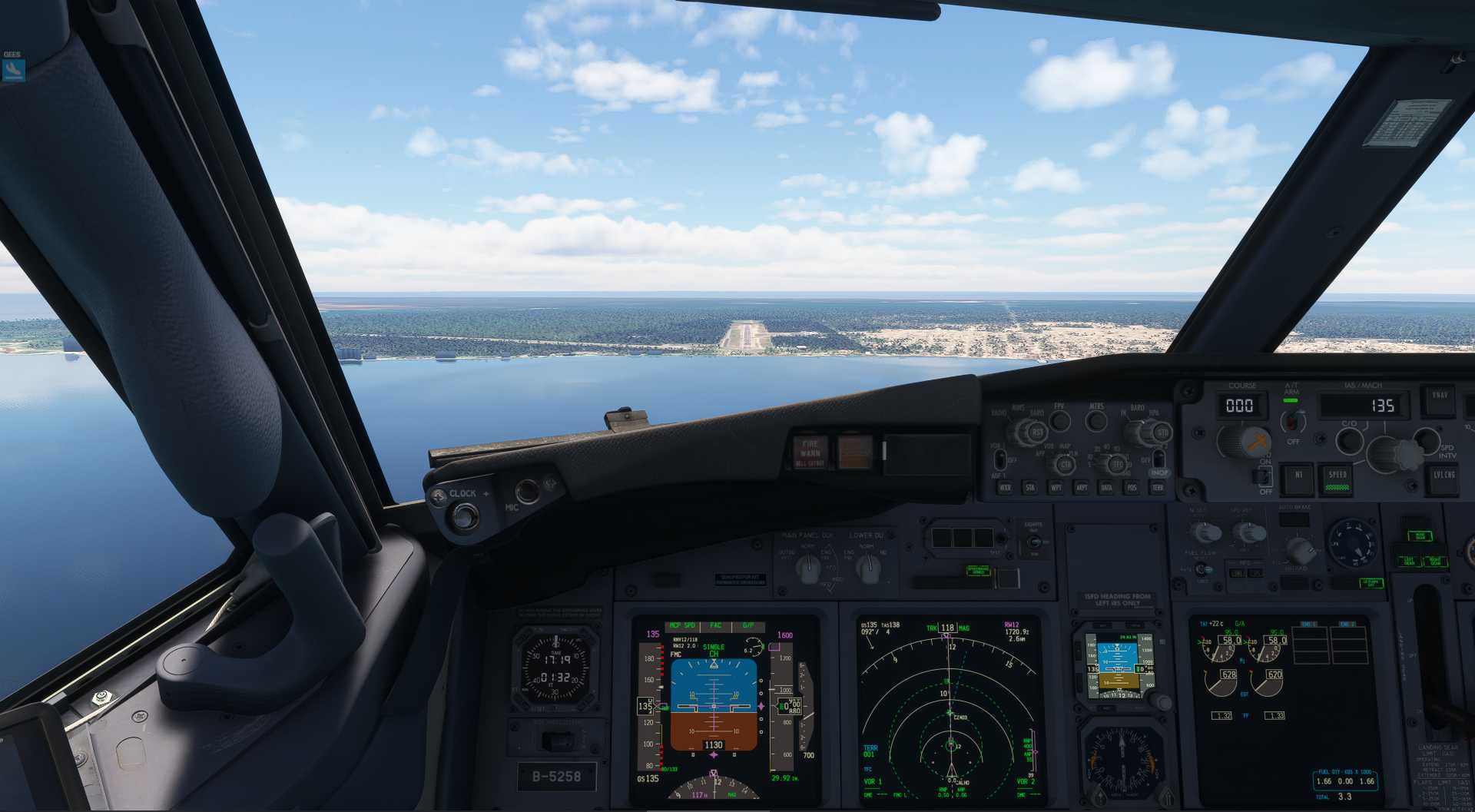Select the VNAV button on the MCP
1475x812 pixels.
[x=1440, y=396]
